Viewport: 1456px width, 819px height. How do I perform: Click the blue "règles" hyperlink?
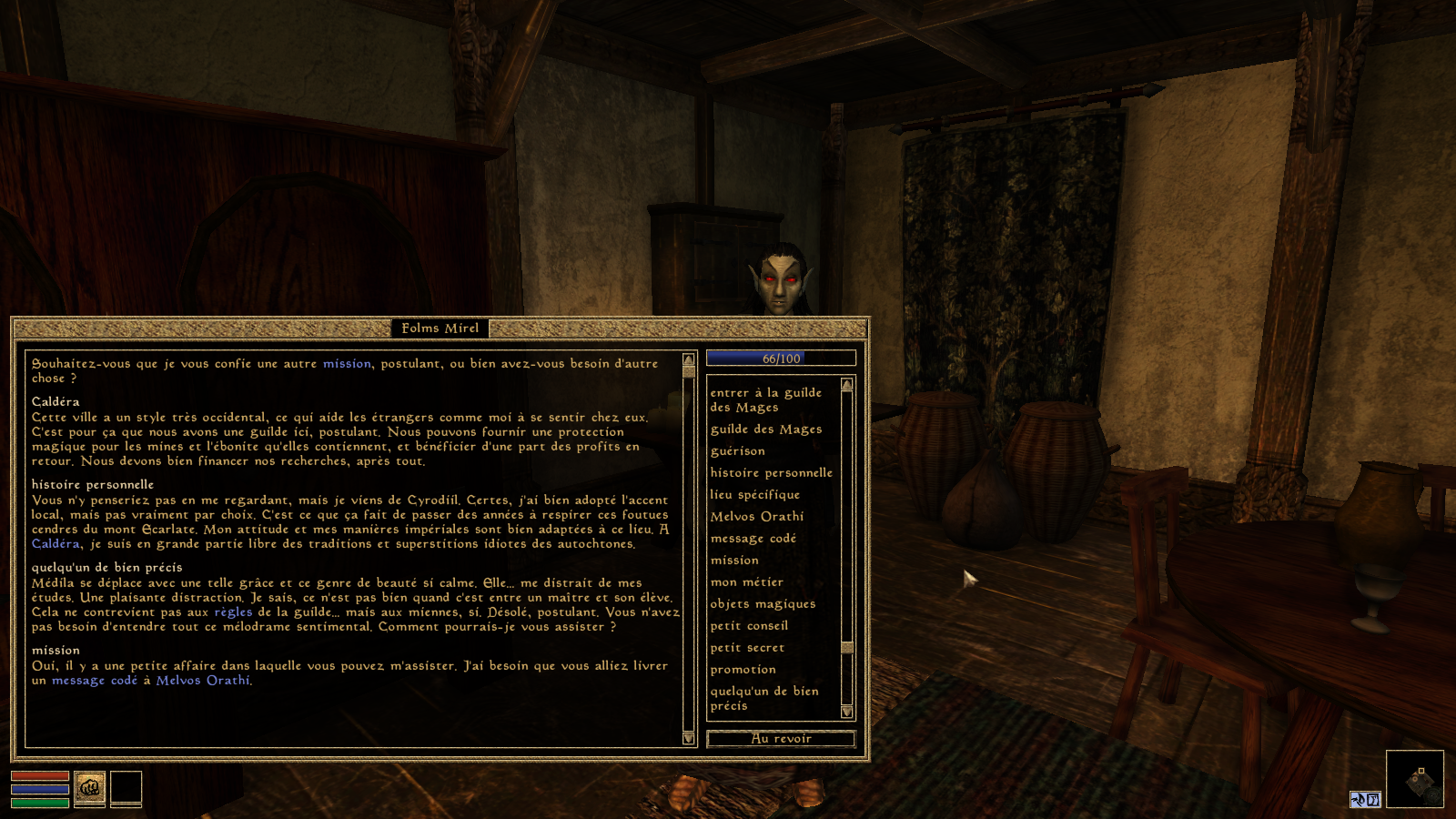point(233,612)
